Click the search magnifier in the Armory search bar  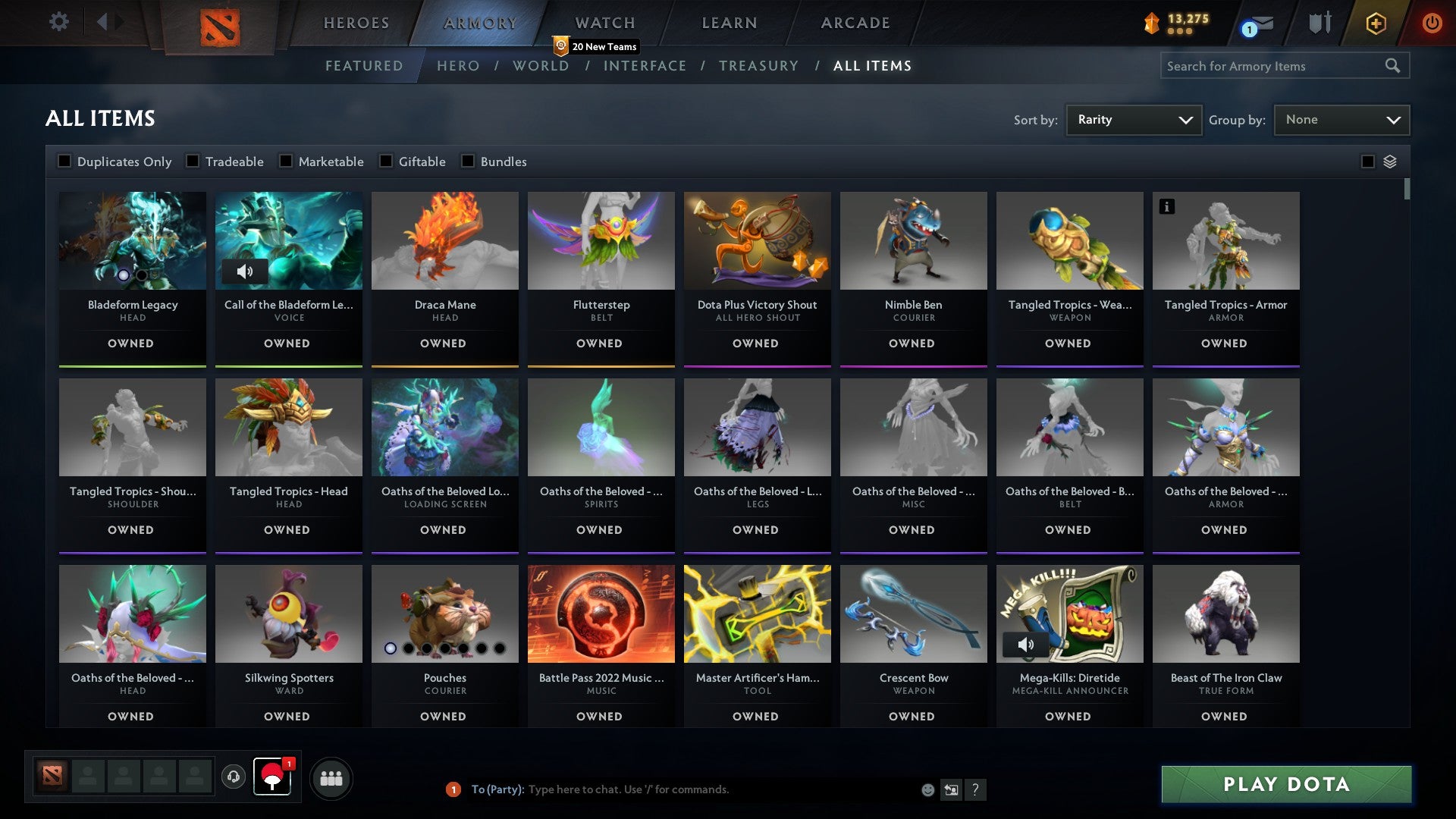tap(1394, 66)
